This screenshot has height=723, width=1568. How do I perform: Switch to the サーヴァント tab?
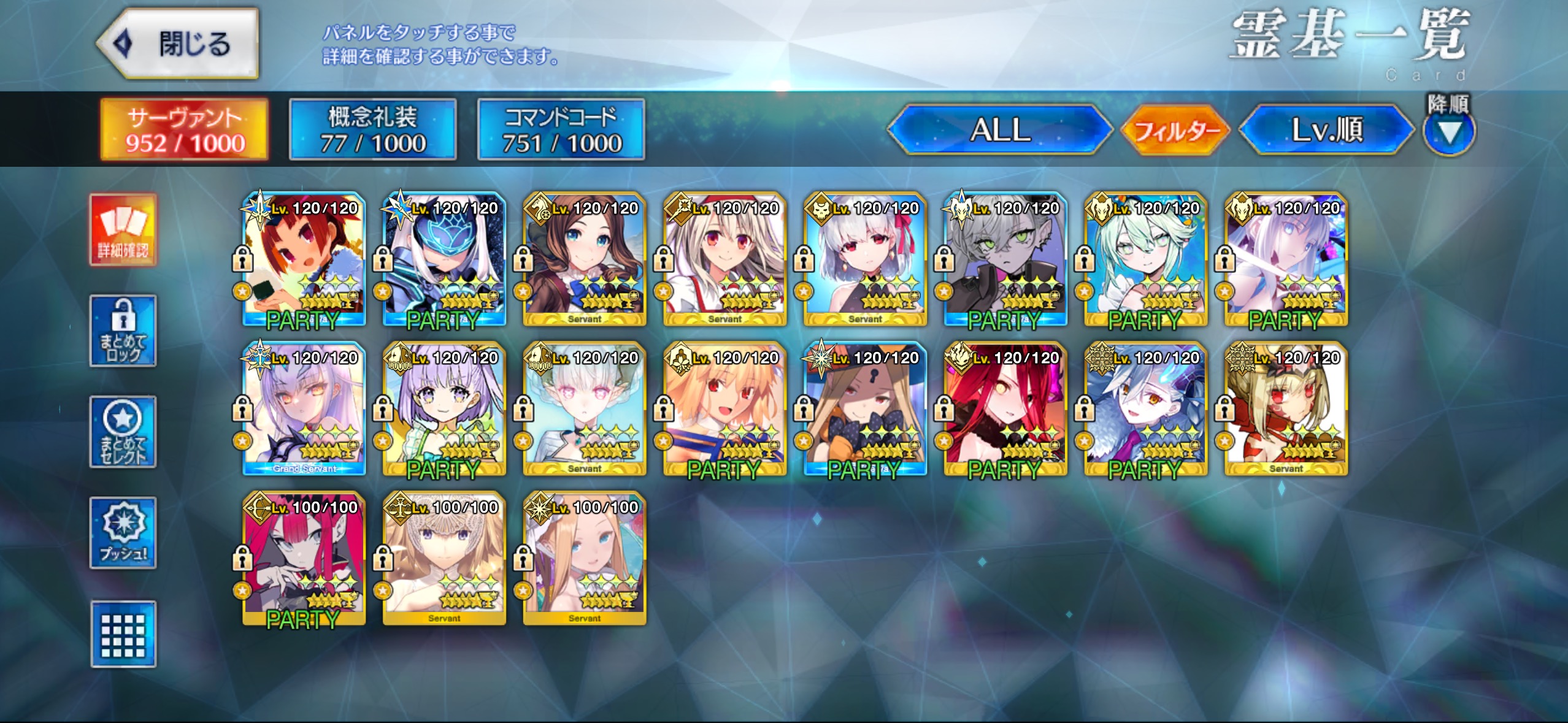(x=185, y=130)
